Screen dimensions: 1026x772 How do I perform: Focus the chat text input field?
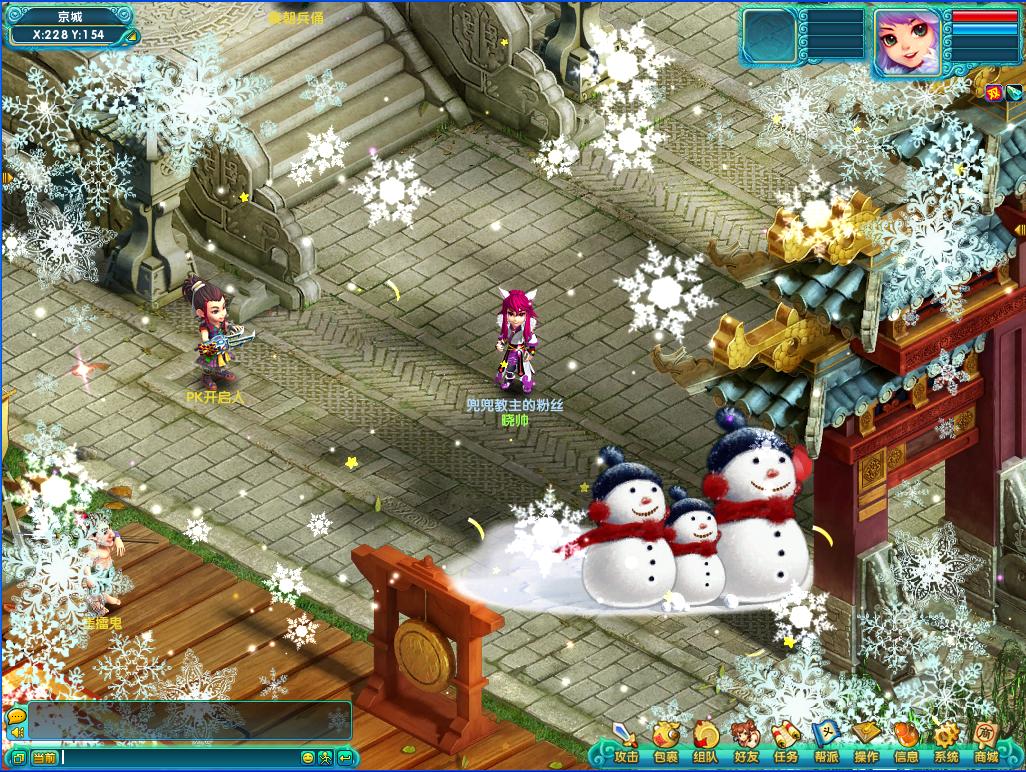pyautogui.click(x=180, y=758)
